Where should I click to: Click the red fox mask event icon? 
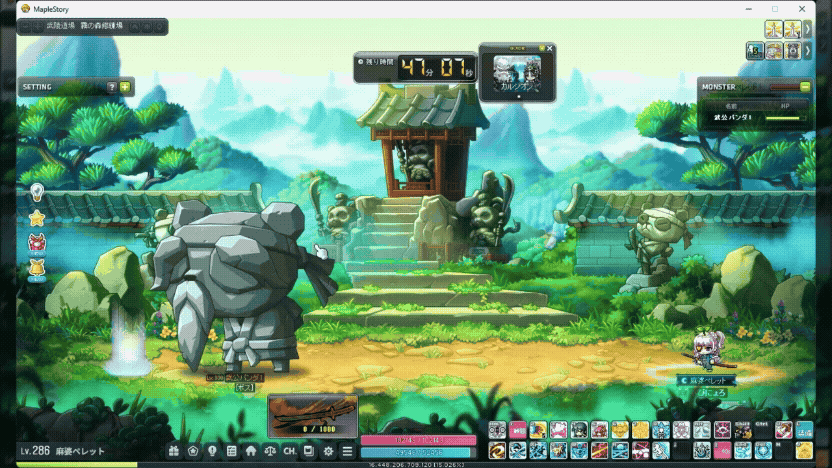pos(37,242)
